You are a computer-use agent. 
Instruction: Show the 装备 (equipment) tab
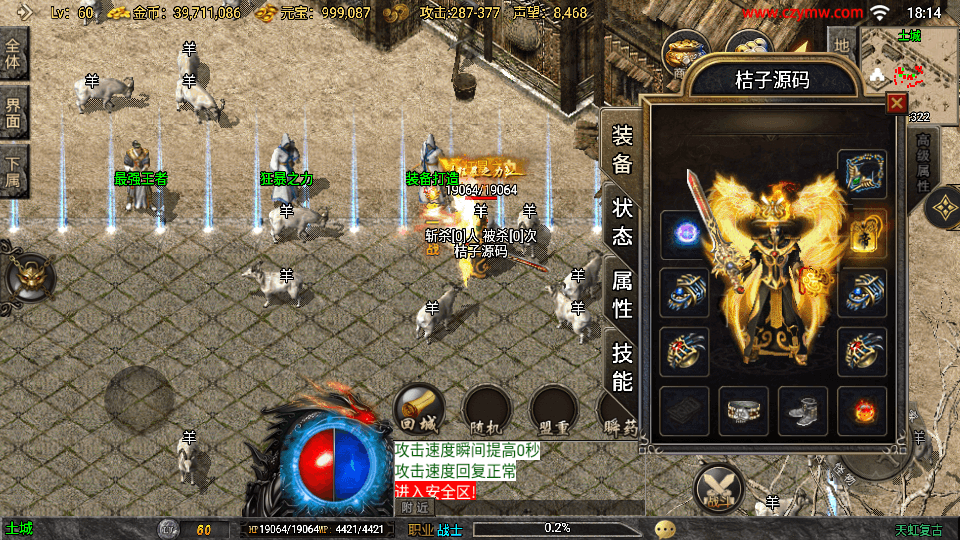point(622,150)
